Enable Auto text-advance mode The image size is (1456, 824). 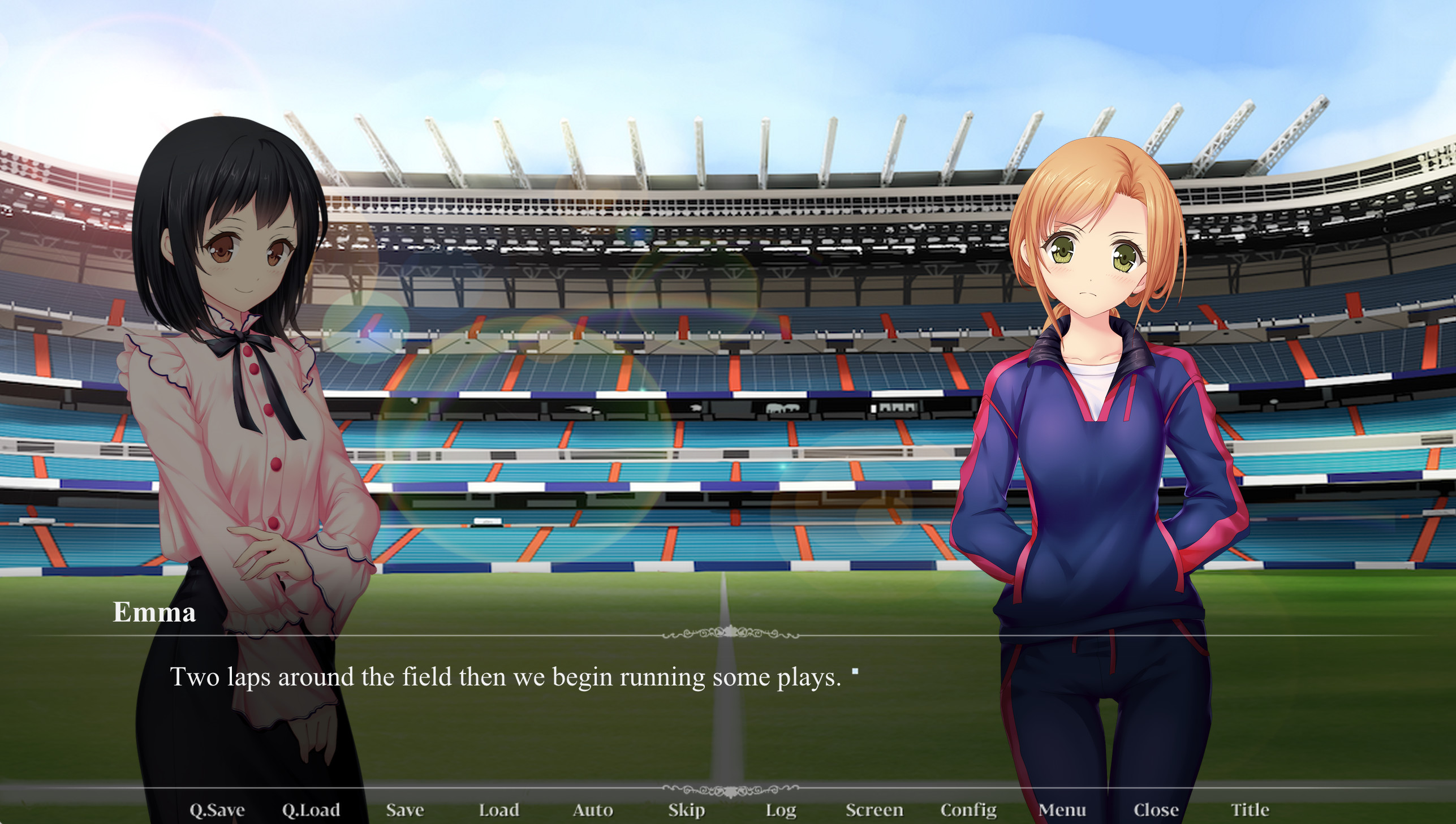[593, 810]
